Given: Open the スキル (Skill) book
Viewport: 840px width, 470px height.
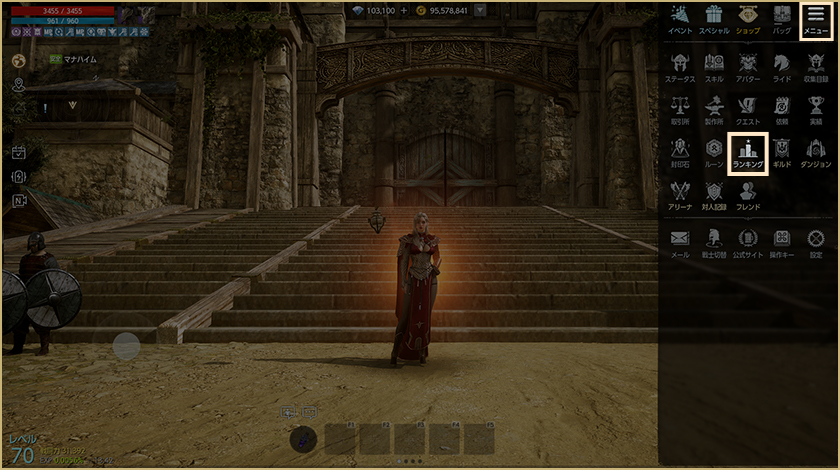Looking at the screenshot, I should [x=714, y=66].
